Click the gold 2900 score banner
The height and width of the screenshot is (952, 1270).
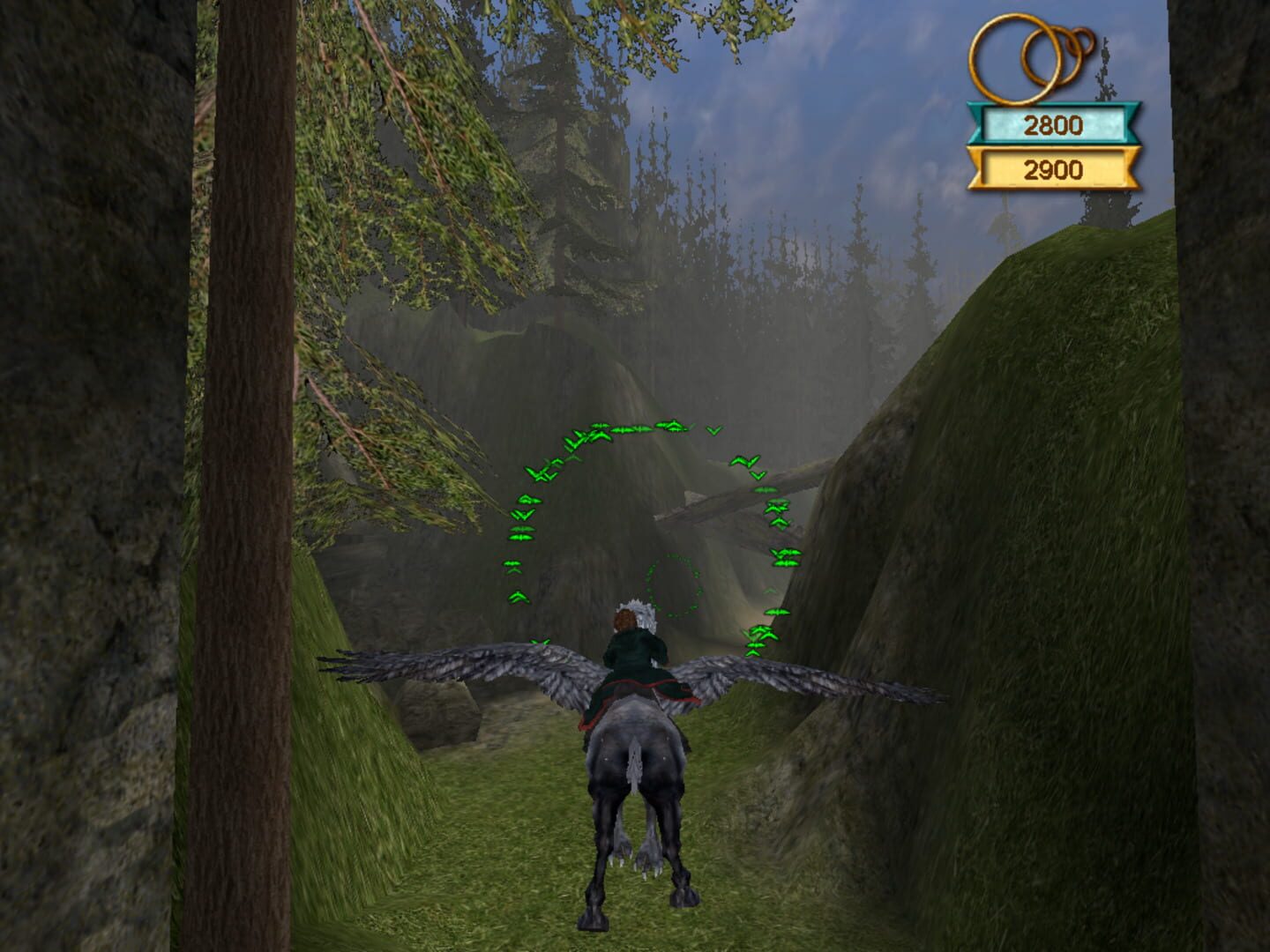[1054, 167]
